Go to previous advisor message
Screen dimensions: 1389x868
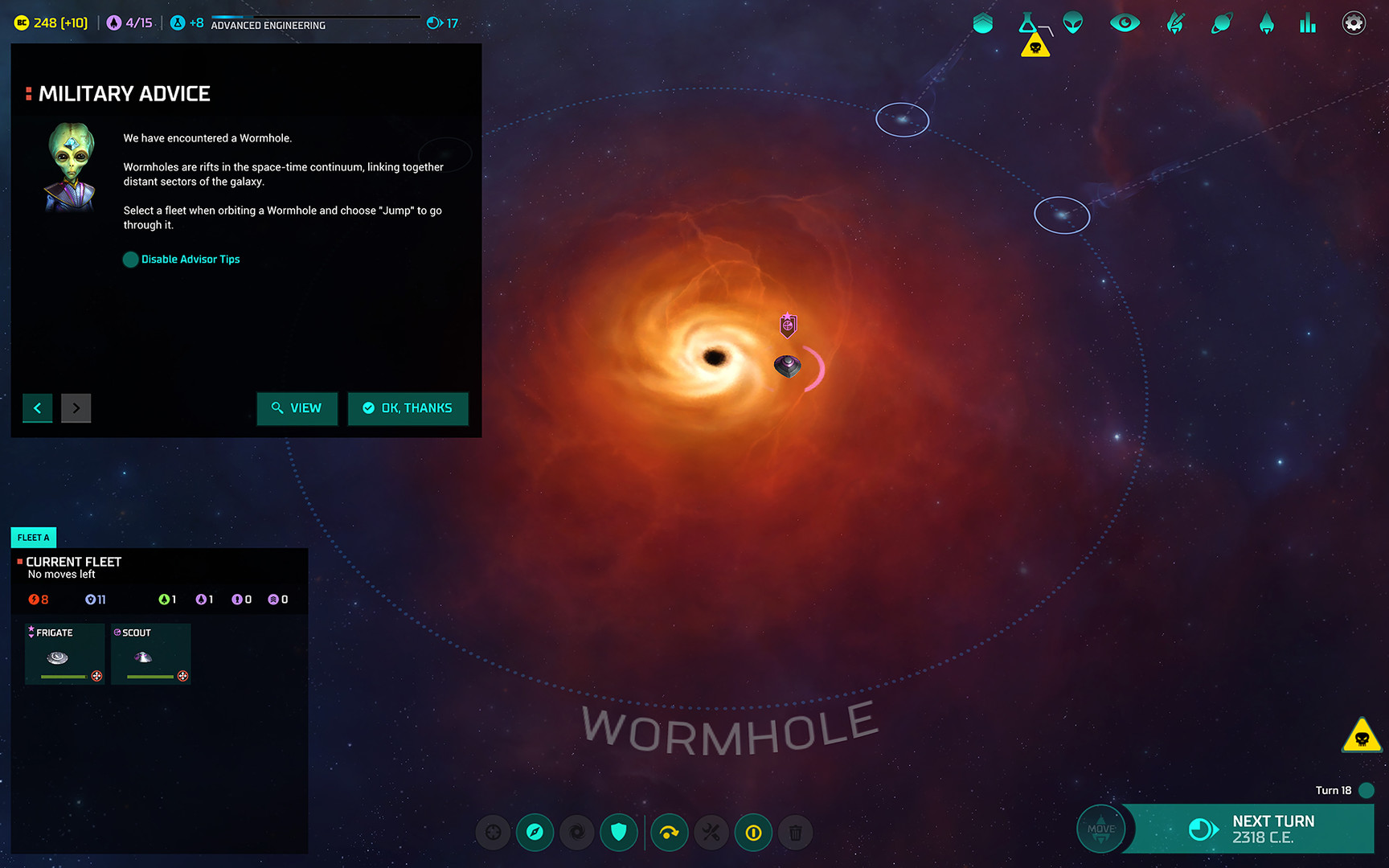point(37,408)
